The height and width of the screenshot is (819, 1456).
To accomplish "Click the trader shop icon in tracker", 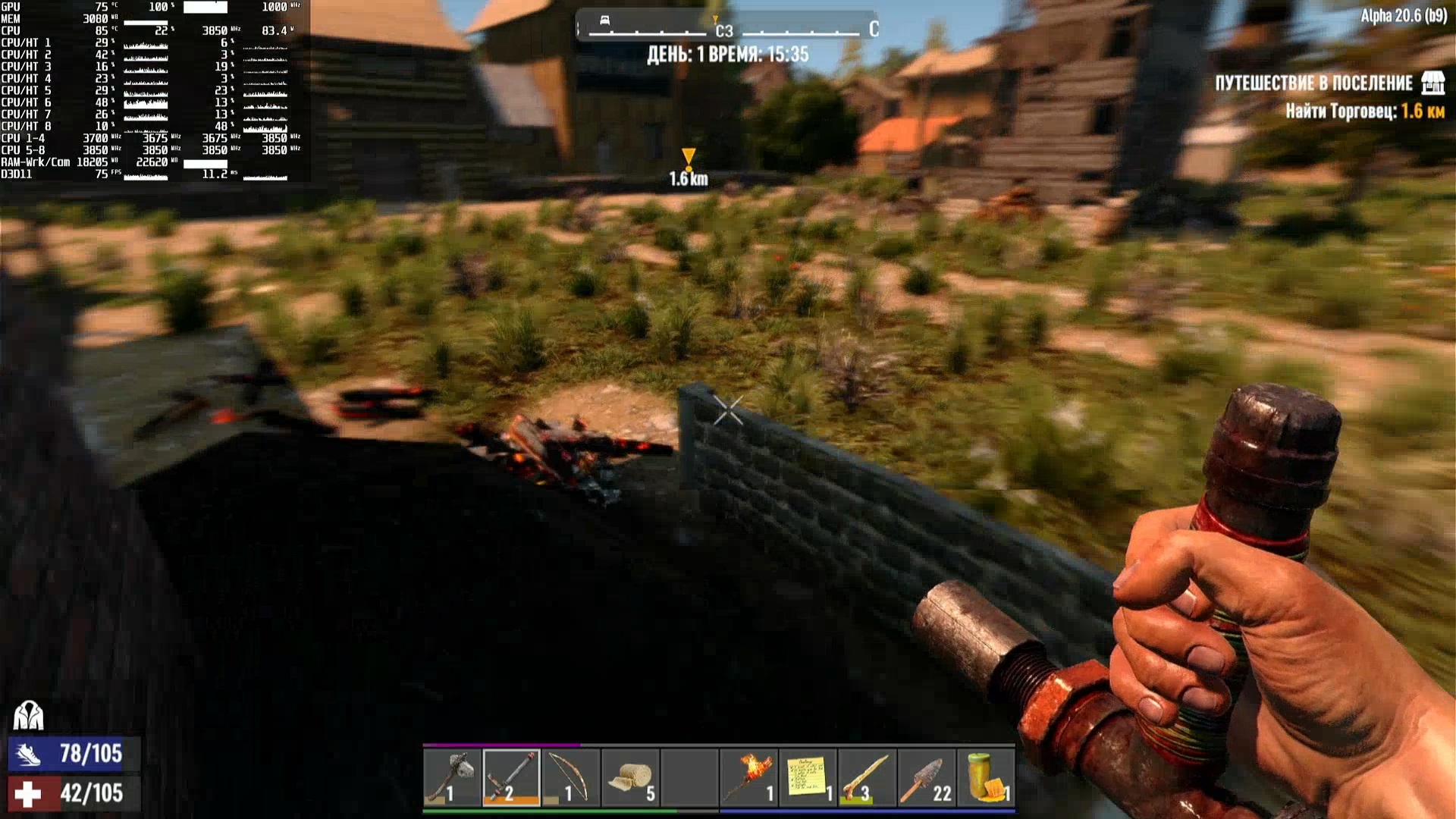I will [1432, 83].
